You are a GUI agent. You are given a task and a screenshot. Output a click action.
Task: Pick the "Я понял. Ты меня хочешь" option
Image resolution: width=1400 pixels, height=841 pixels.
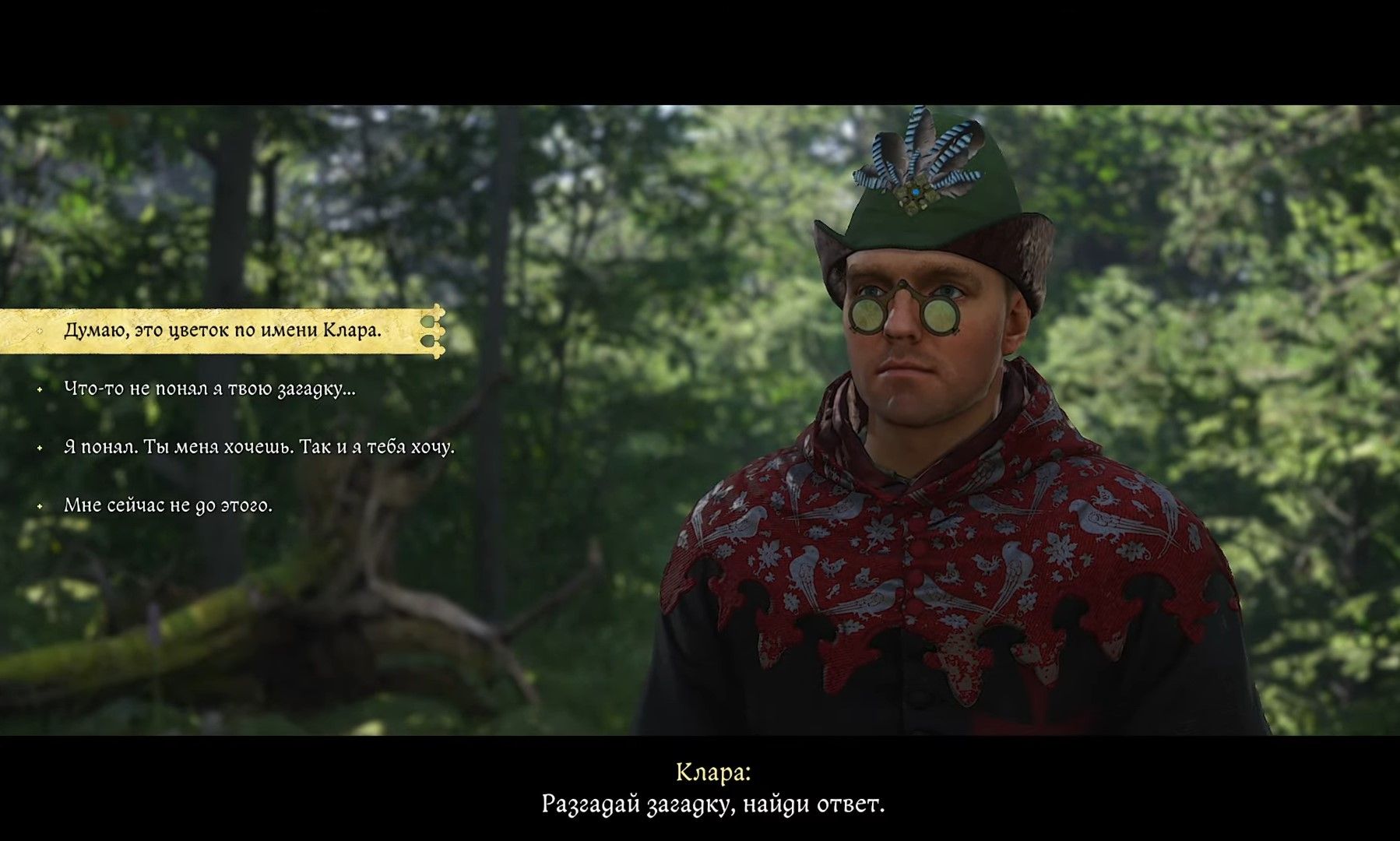[259, 447]
